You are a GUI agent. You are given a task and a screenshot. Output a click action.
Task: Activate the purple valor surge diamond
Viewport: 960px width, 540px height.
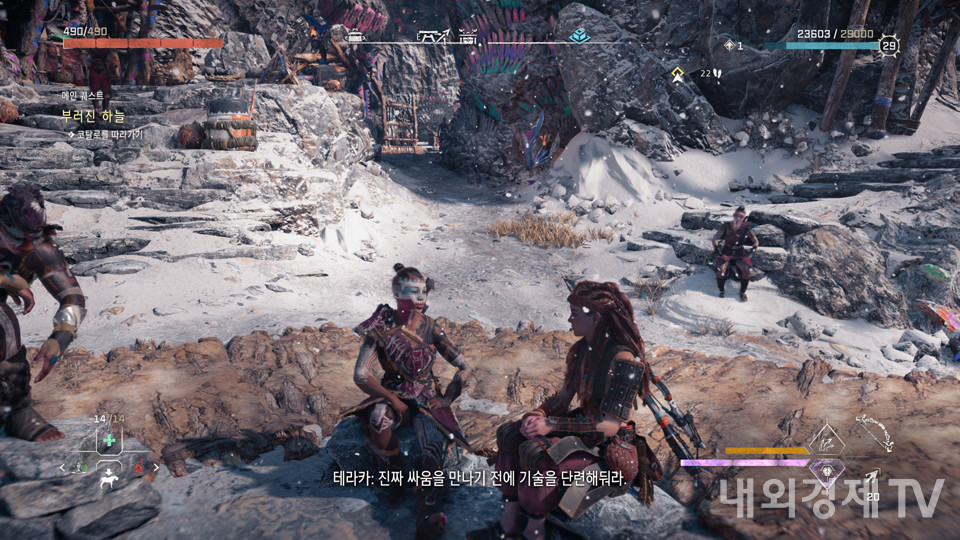(827, 468)
